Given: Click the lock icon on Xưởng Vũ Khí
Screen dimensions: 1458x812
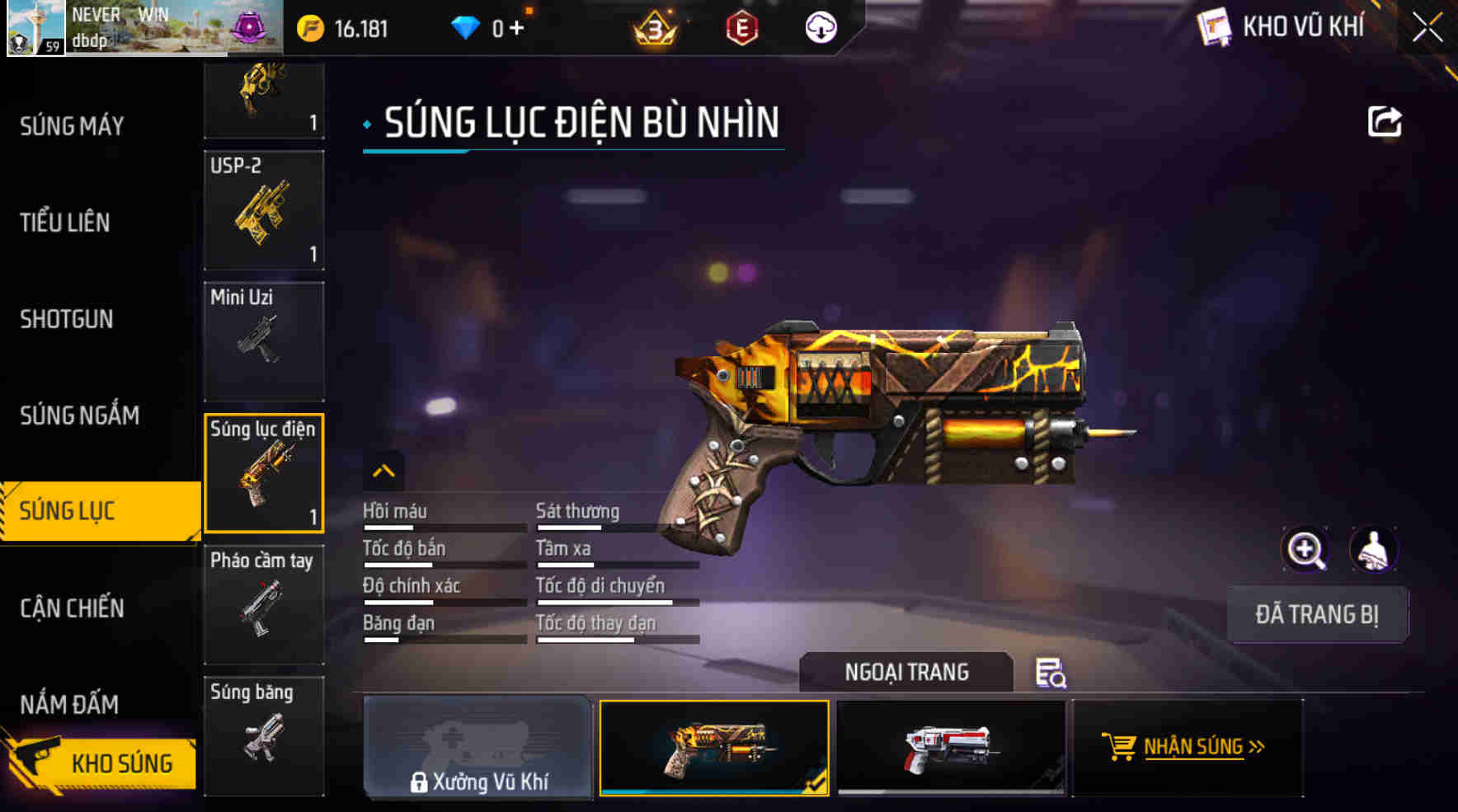Looking at the screenshot, I should click(417, 781).
